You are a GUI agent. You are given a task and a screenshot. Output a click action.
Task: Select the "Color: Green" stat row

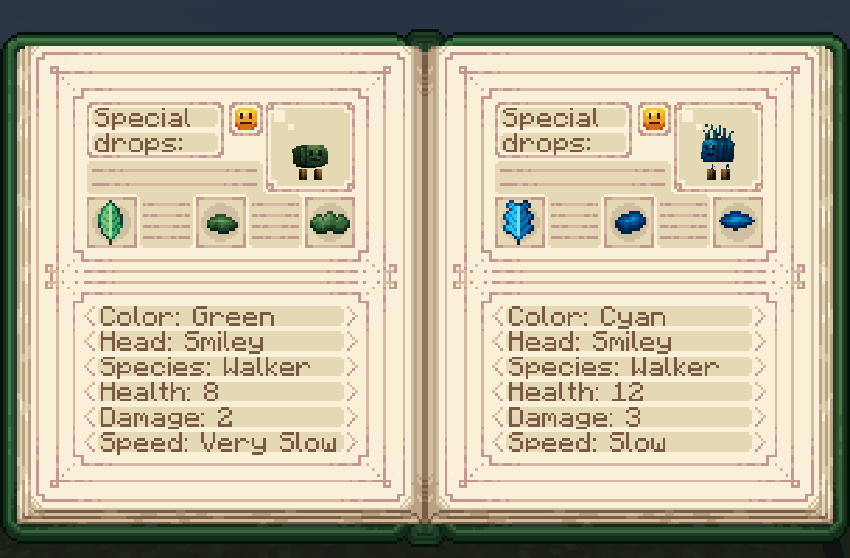pyautogui.click(x=220, y=317)
